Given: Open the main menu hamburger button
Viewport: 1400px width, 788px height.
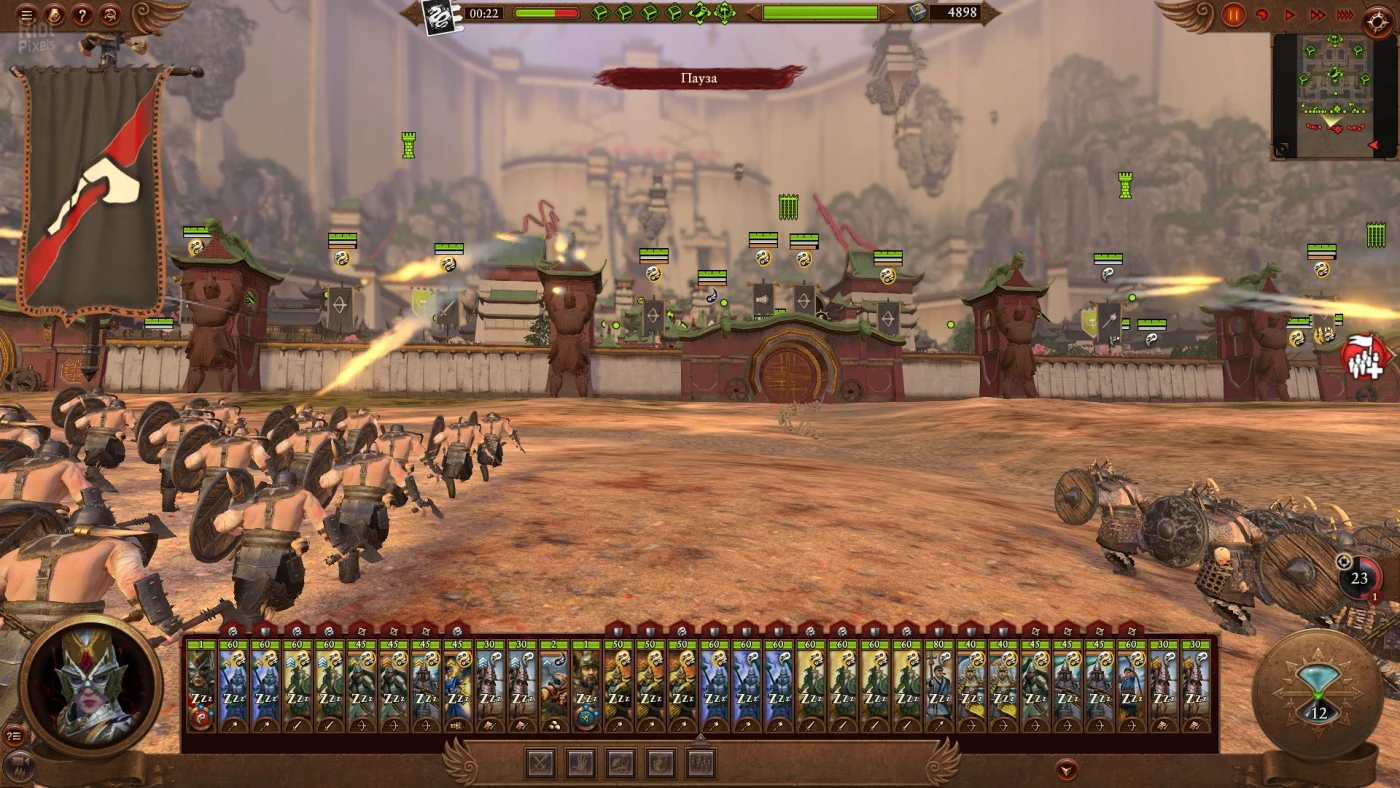Looking at the screenshot, I should pyautogui.click(x=27, y=15).
